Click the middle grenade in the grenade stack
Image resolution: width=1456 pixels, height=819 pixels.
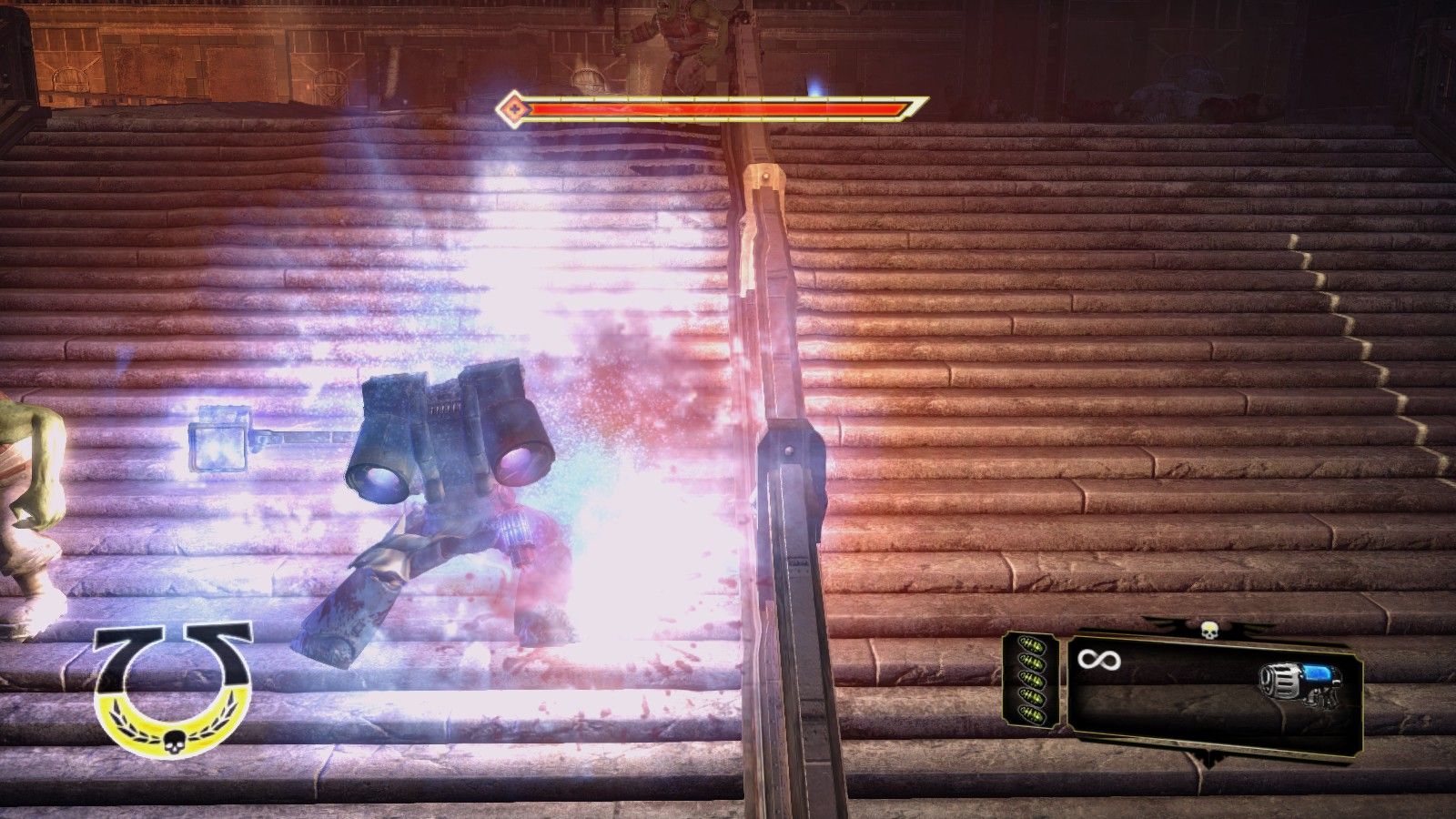pyautogui.click(x=1032, y=676)
